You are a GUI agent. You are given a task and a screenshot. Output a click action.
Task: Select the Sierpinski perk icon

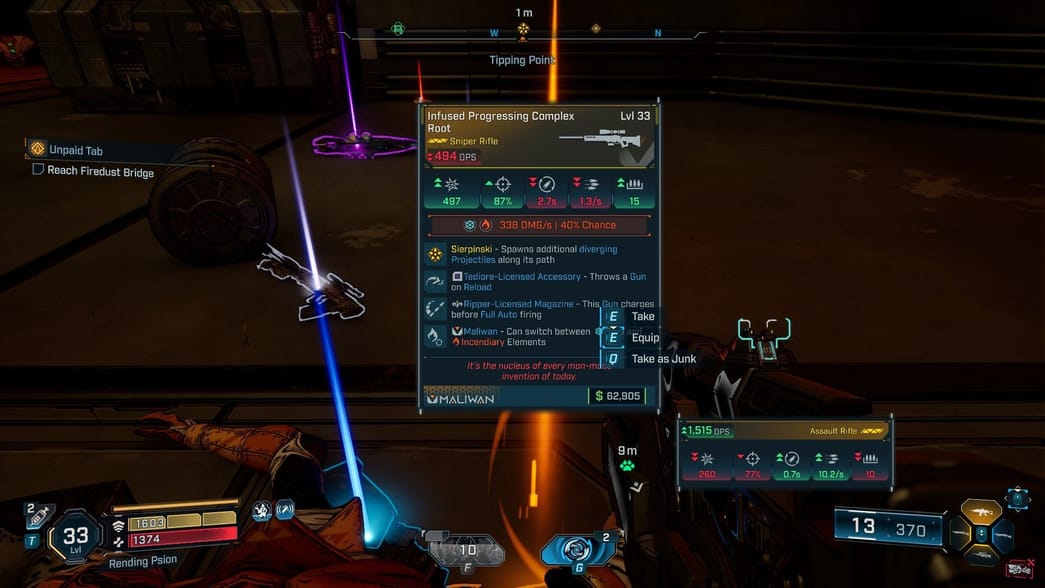435,255
